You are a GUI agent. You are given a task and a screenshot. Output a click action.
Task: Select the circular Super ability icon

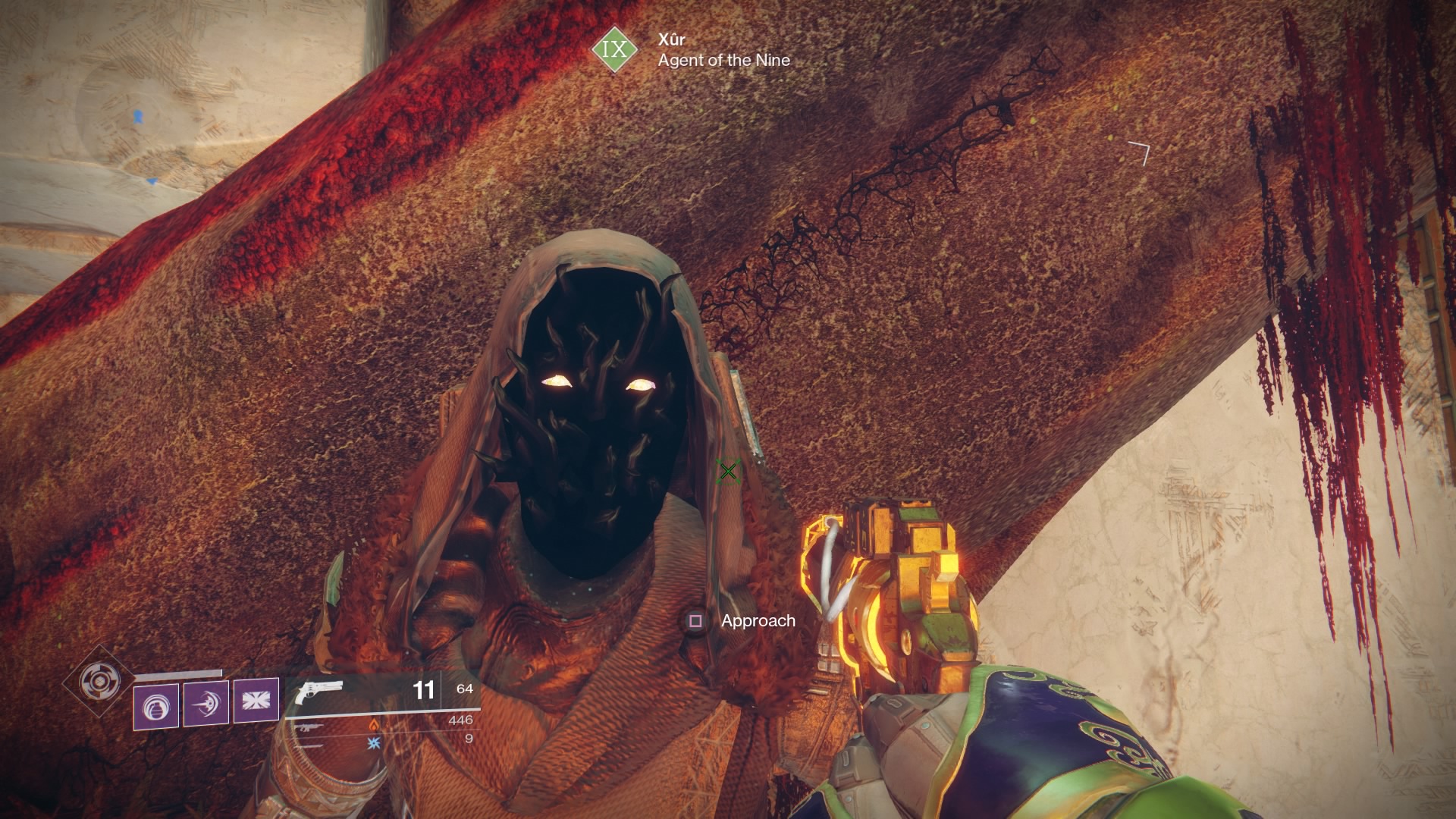[99, 682]
